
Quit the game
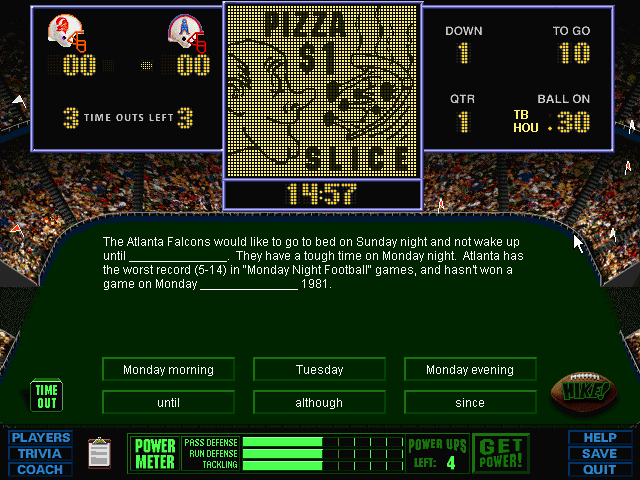[599, 469]
